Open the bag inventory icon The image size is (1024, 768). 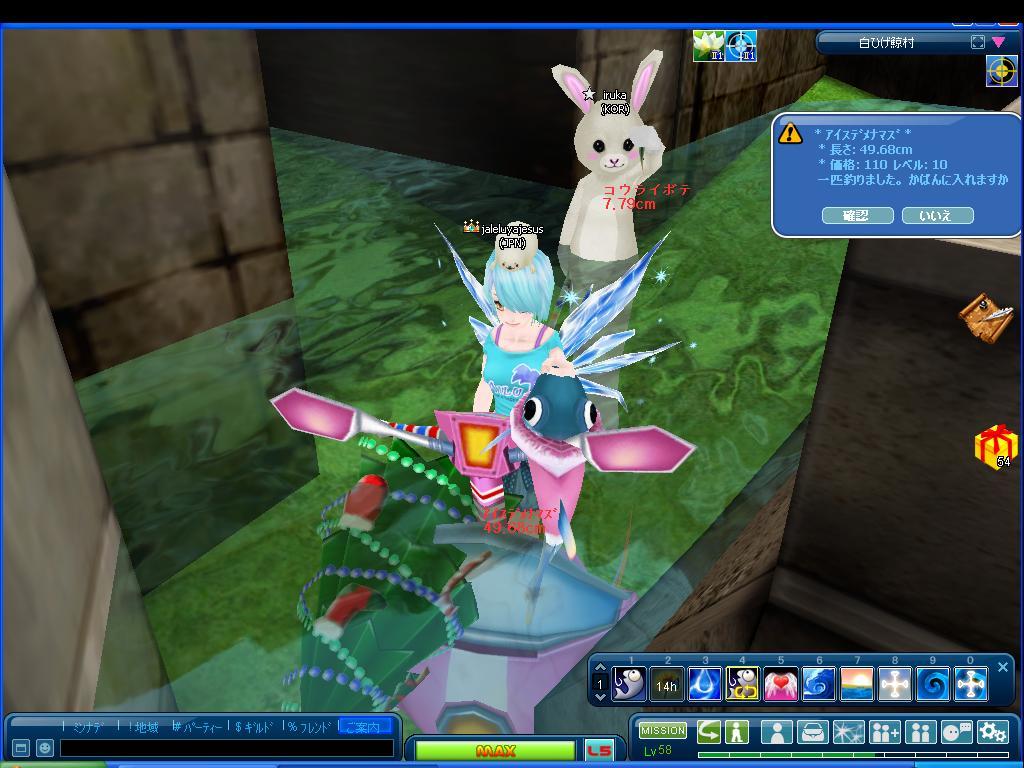click(x=813, y=732)
